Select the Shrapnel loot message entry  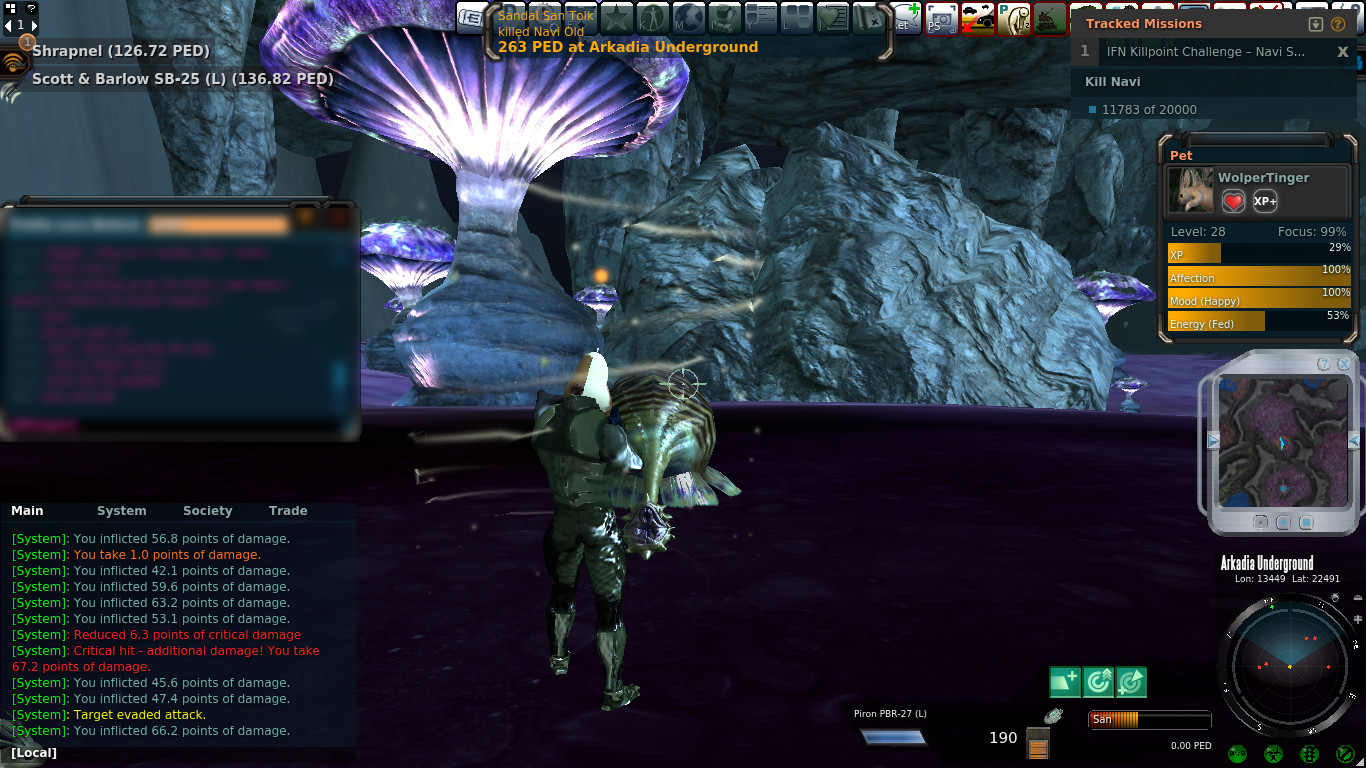click(x=120, y=50)
